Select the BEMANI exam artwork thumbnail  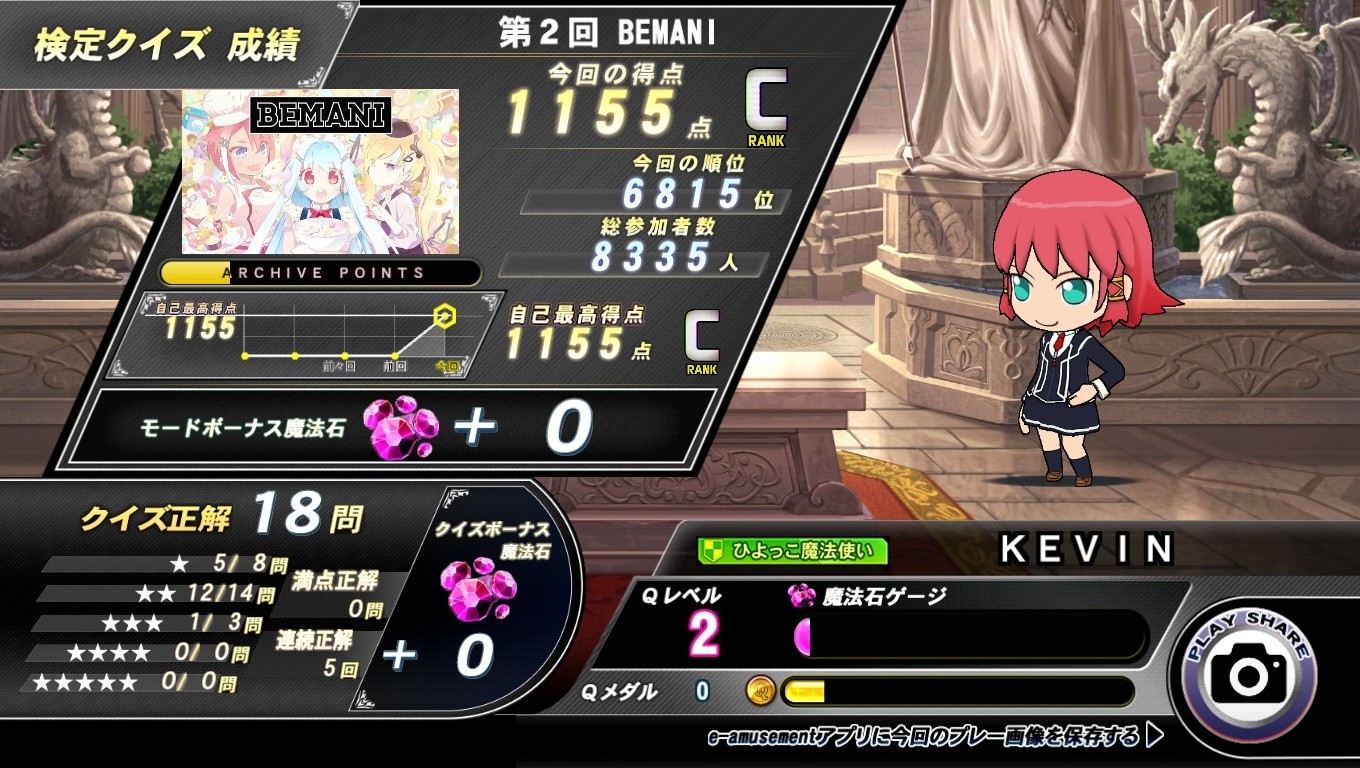point(320,171)
